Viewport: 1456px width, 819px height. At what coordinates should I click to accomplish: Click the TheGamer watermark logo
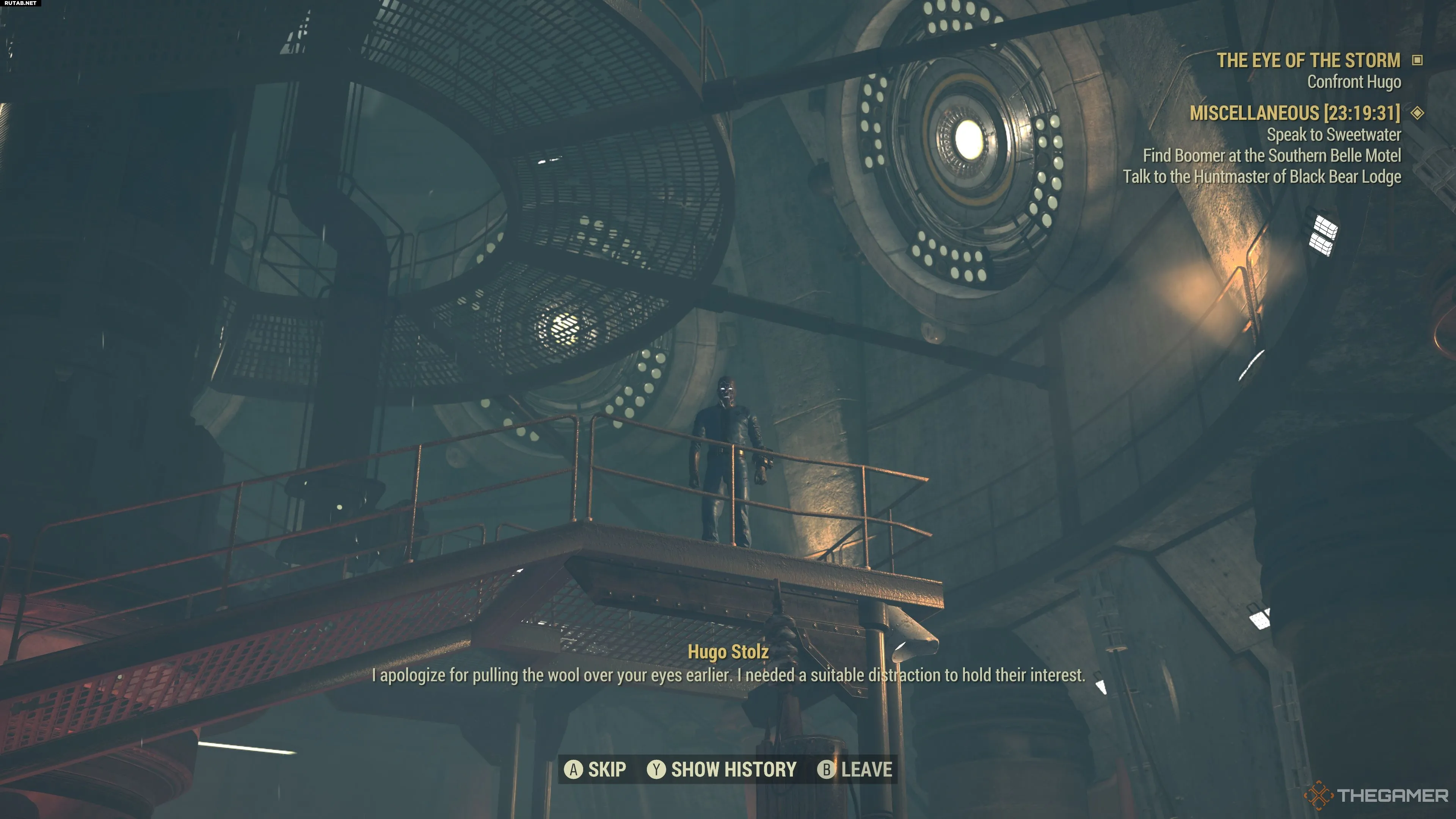click(1376, 796)
